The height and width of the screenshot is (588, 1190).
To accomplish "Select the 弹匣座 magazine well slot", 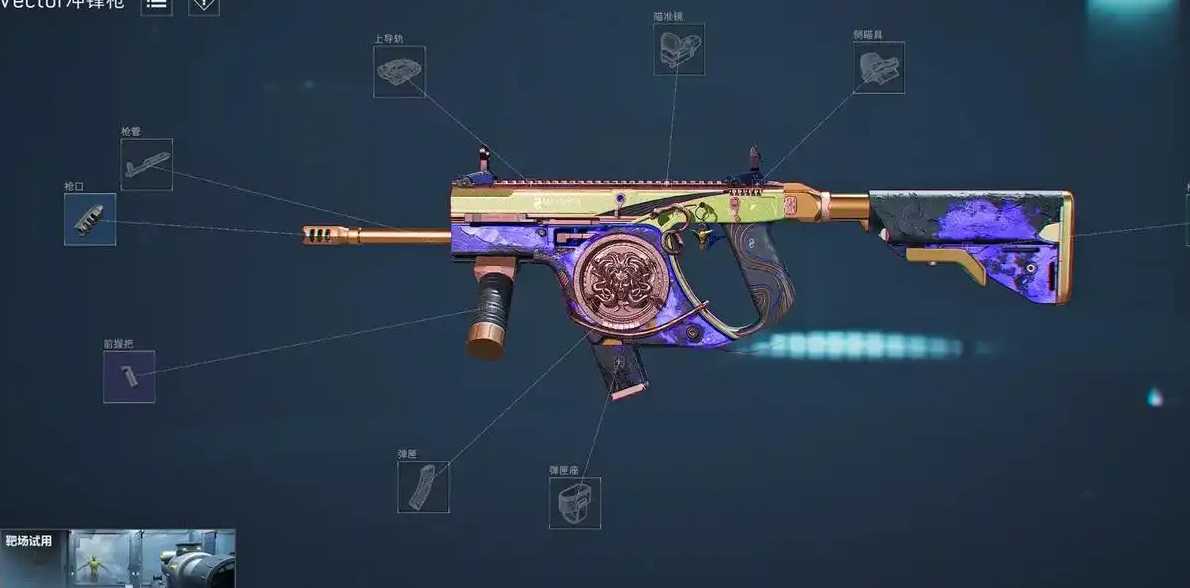I will [x=575, y=502].
